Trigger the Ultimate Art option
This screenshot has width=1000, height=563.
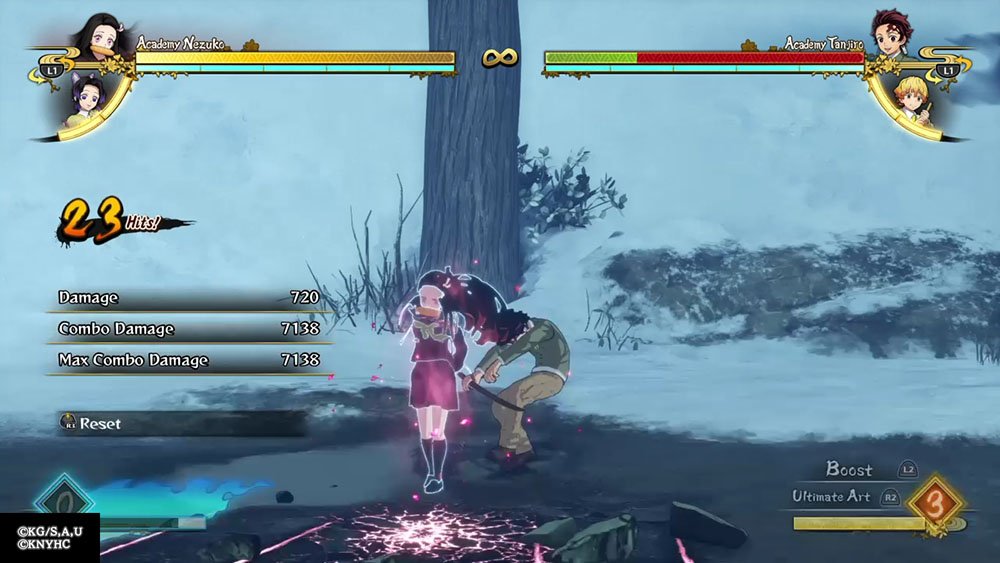(833, 496)
